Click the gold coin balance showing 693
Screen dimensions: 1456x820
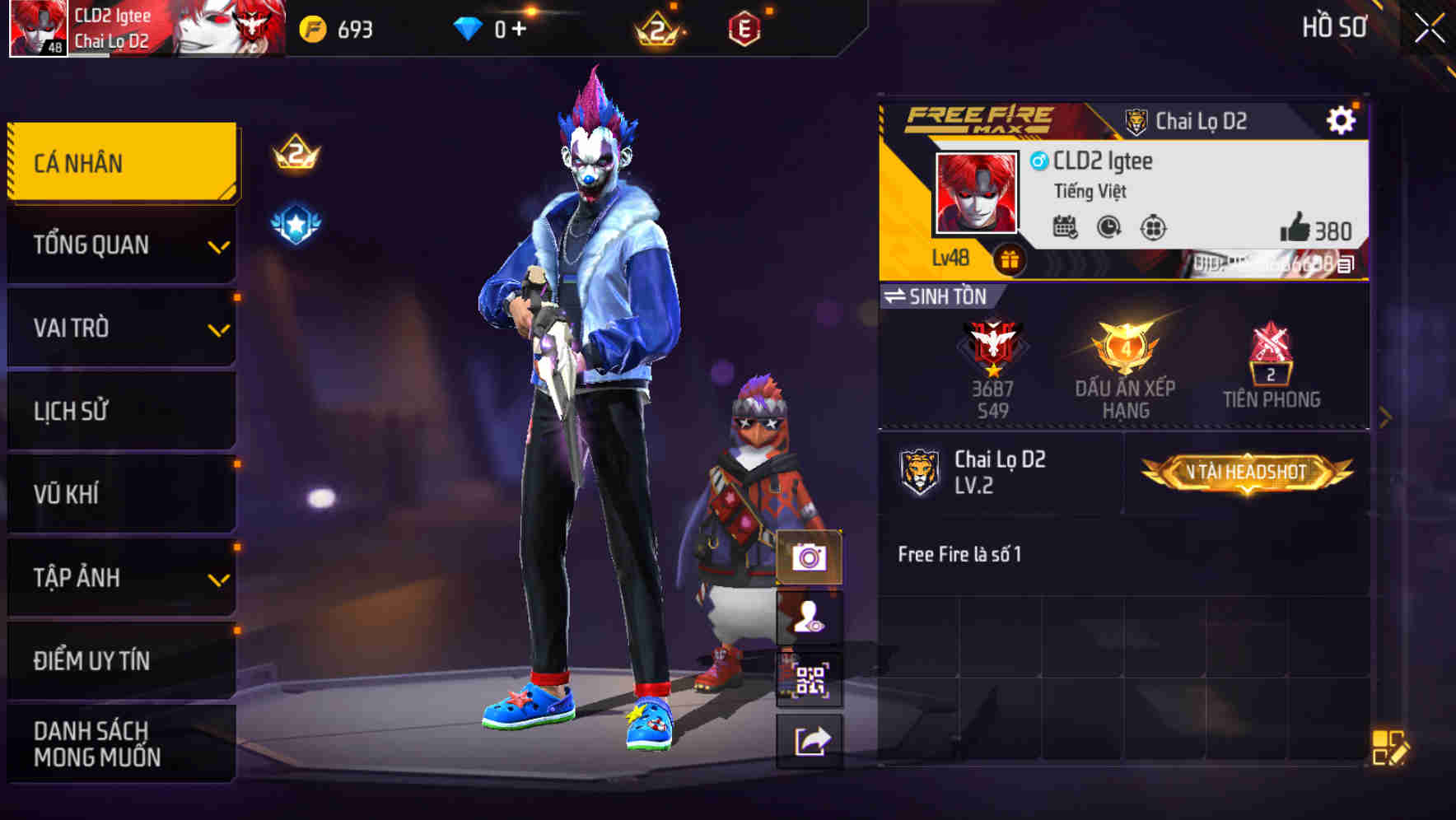335,27
